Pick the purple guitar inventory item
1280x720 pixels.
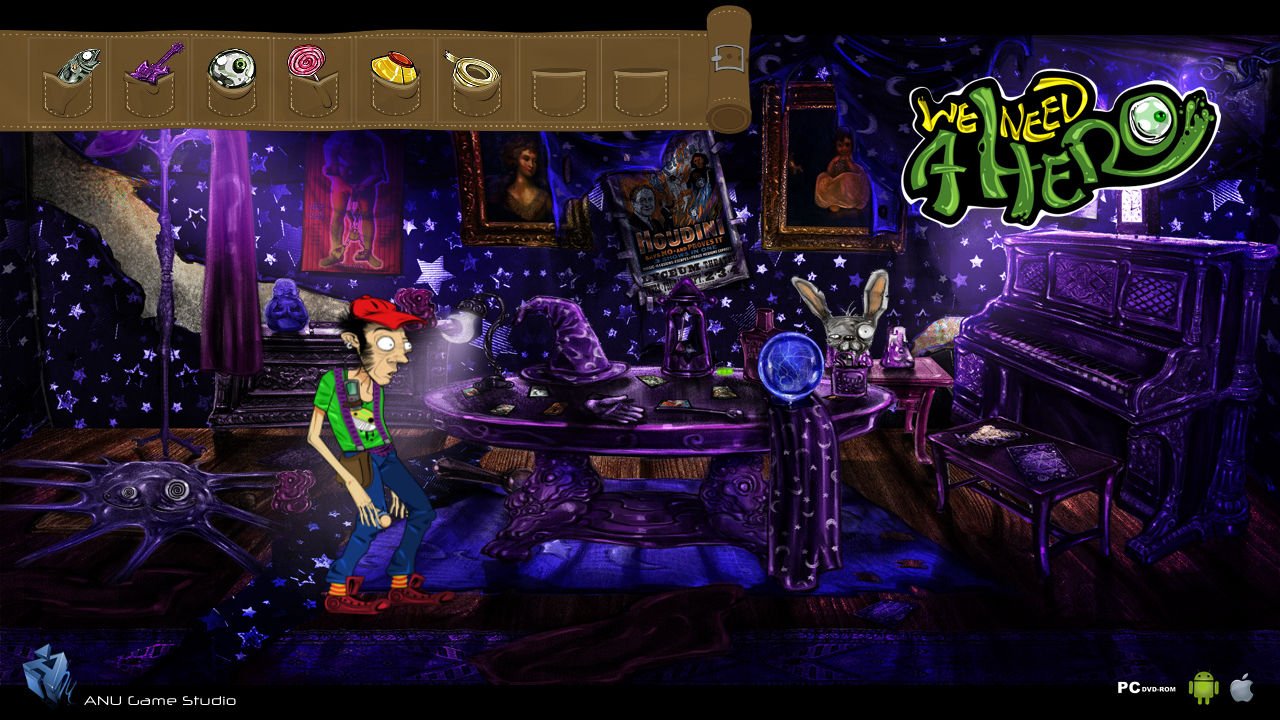[x=155, y=64]
